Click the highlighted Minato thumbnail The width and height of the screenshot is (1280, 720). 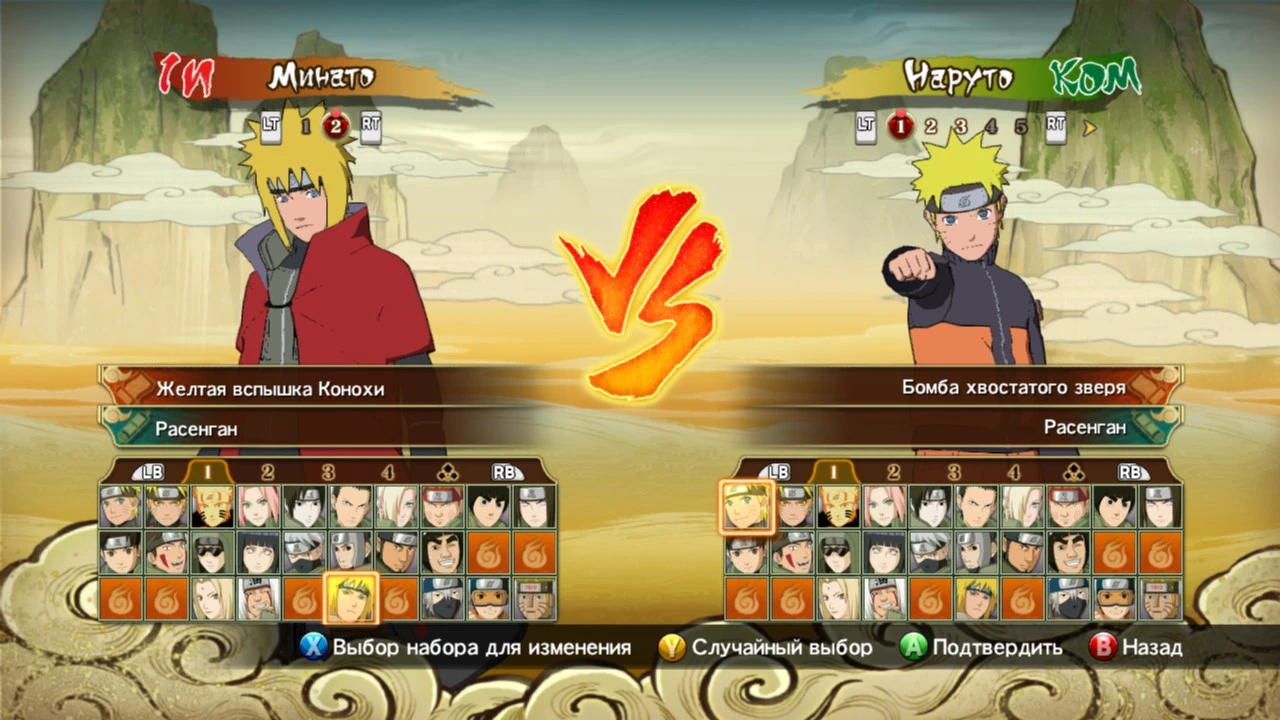pyautogui.click(x=350, y=601)
